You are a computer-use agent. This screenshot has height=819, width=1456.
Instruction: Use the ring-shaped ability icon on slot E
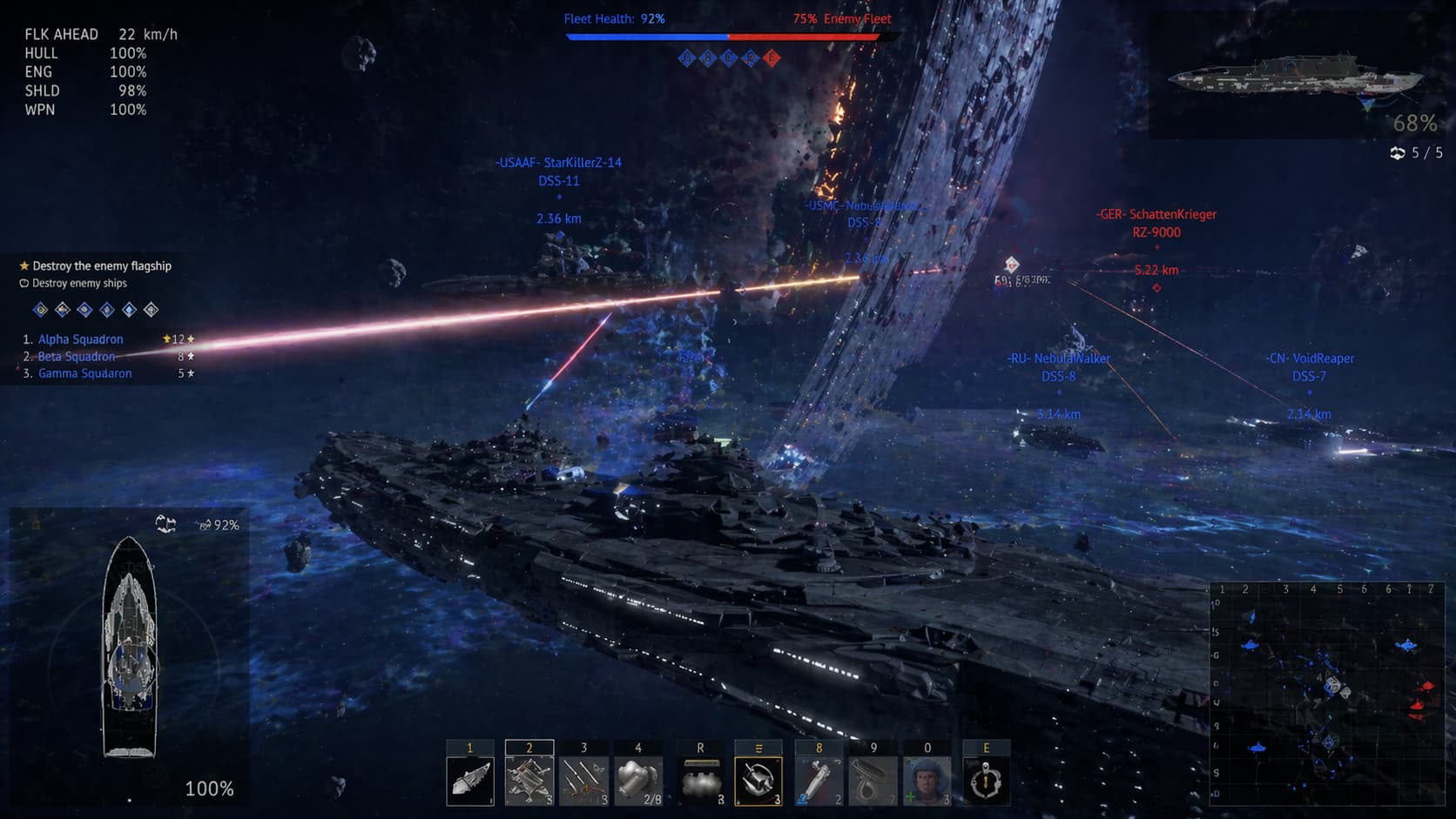tap(986, 780)
